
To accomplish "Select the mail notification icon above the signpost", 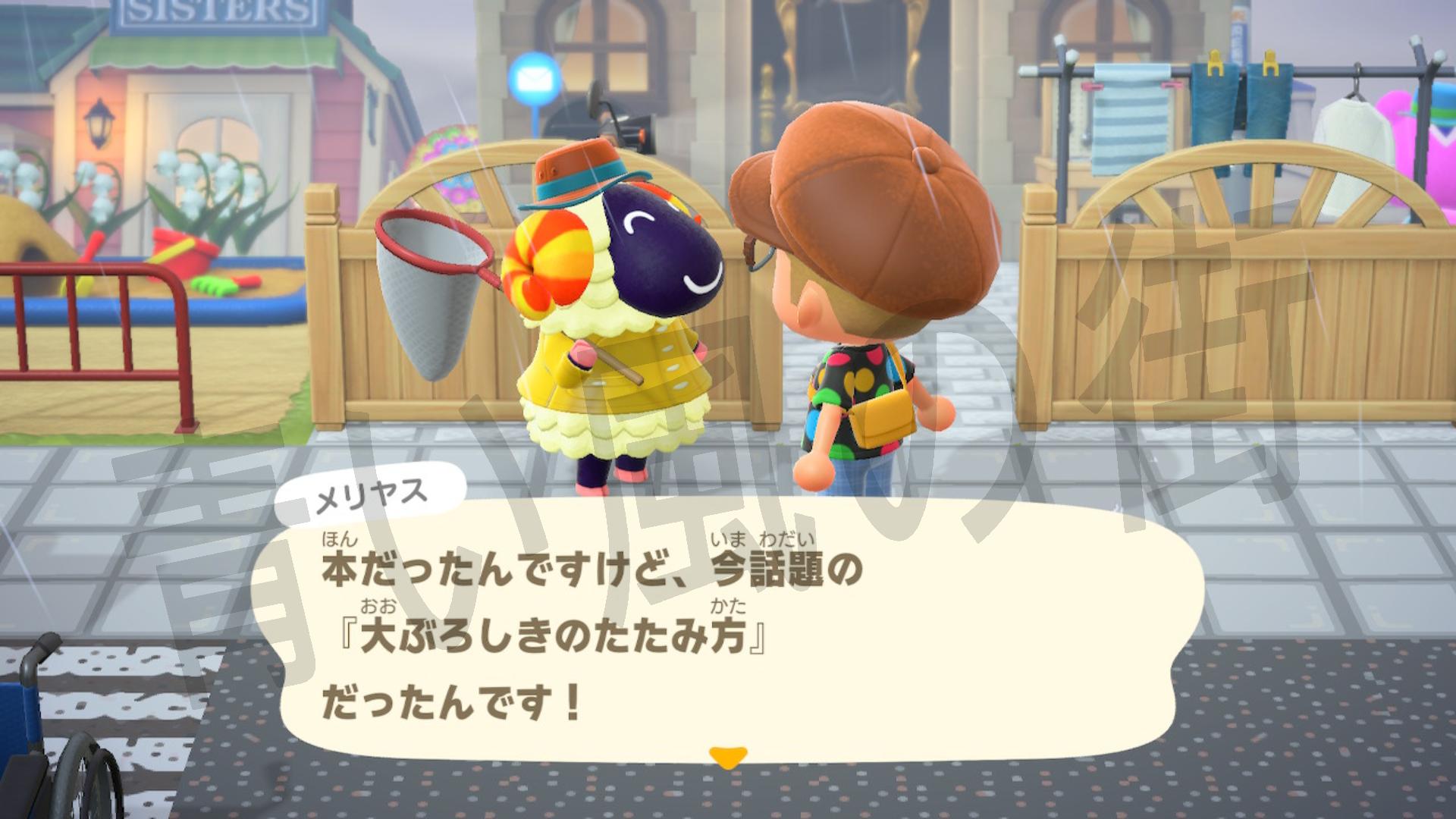I will click(x=533, y=76).
